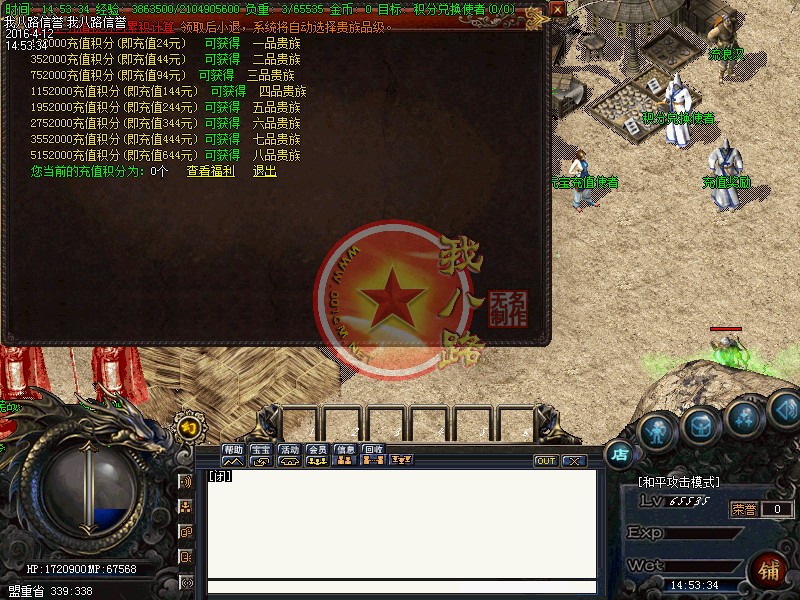Choose the 退出 exit option
Viewport: 800px width, 600px height.
tap(264, 171)
